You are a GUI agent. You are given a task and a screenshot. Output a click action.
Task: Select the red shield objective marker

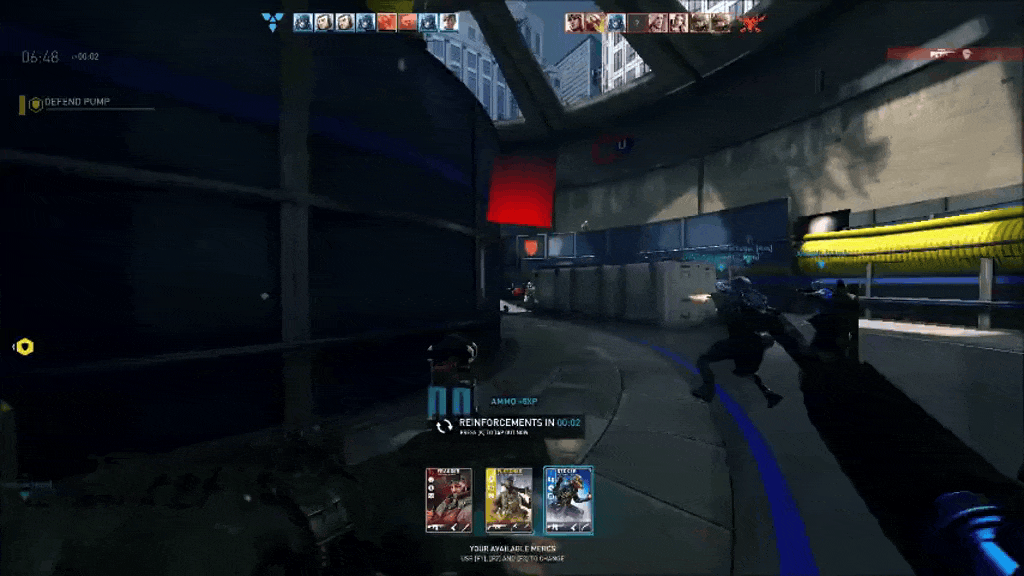531,246
